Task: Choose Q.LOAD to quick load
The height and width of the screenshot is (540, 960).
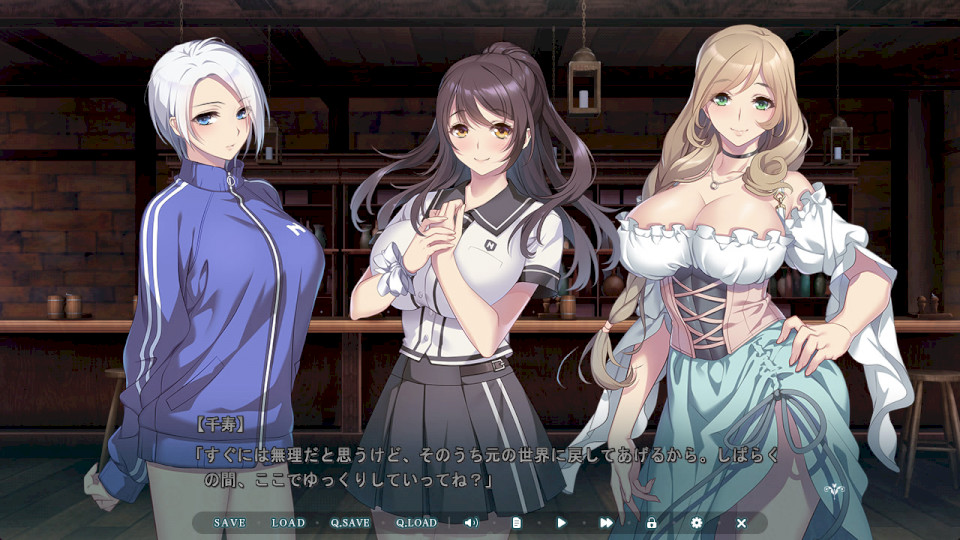Action: [416, 523]
